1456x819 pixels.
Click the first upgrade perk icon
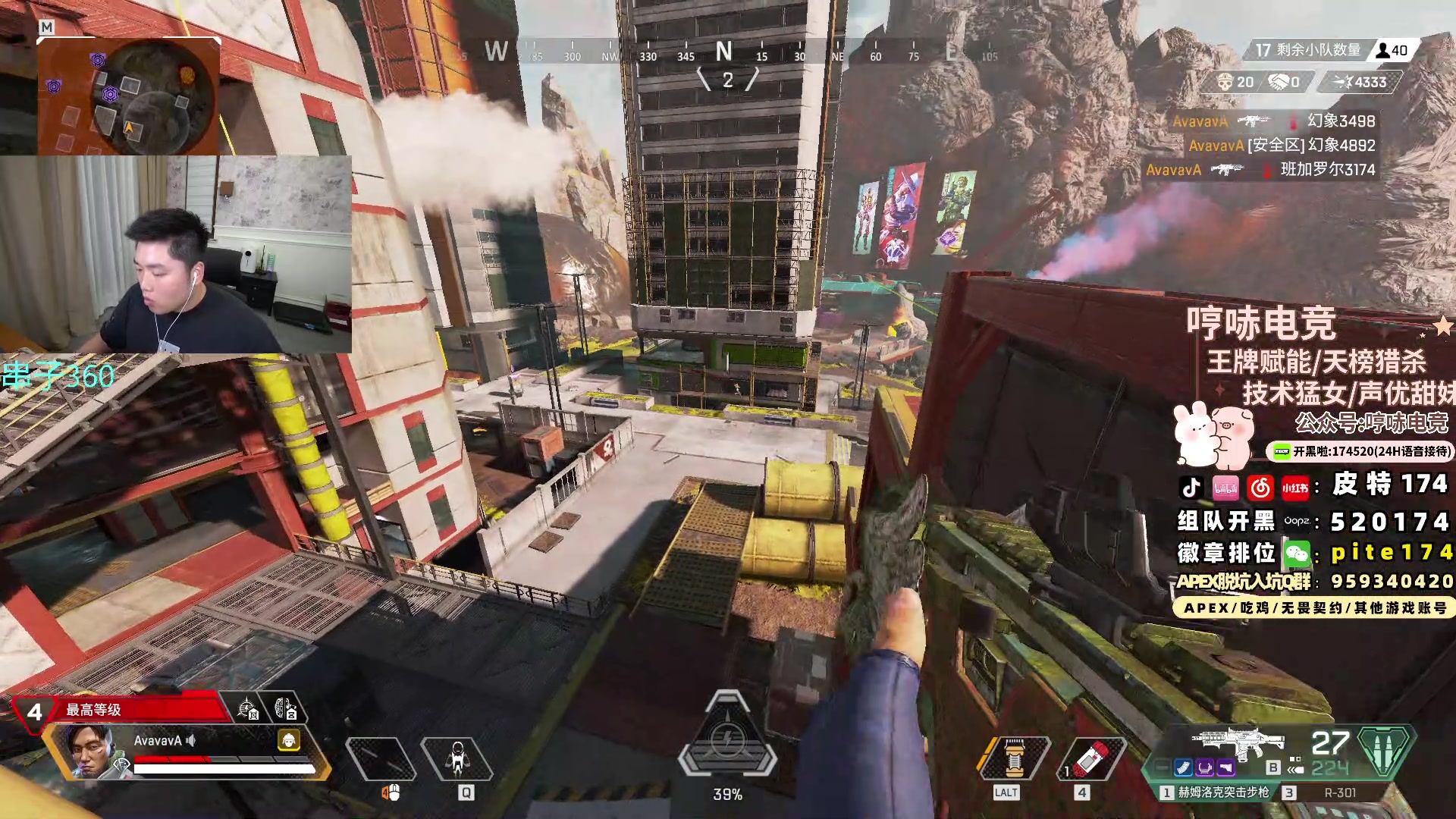[247, 710]
